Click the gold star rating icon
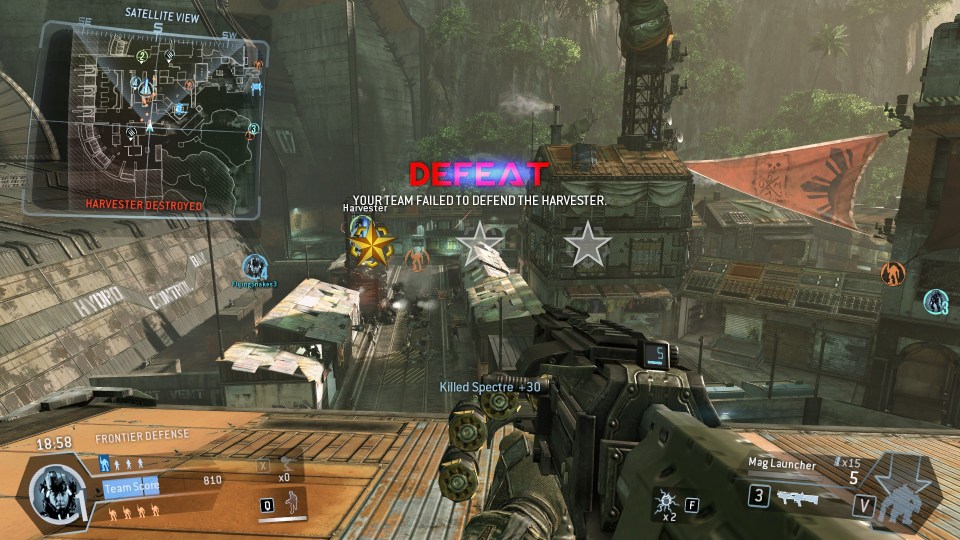 tap(372, 245)
